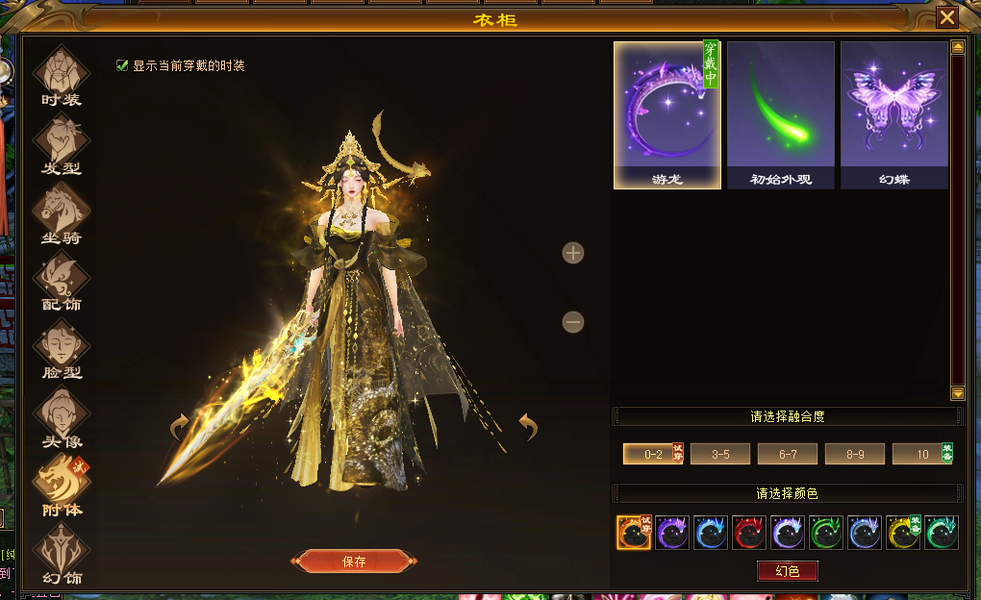Image resolution: width=981 pixels, height=600 pixels.
Task: Save the outfit with 保存 button
Action: [x=354, y=562]
